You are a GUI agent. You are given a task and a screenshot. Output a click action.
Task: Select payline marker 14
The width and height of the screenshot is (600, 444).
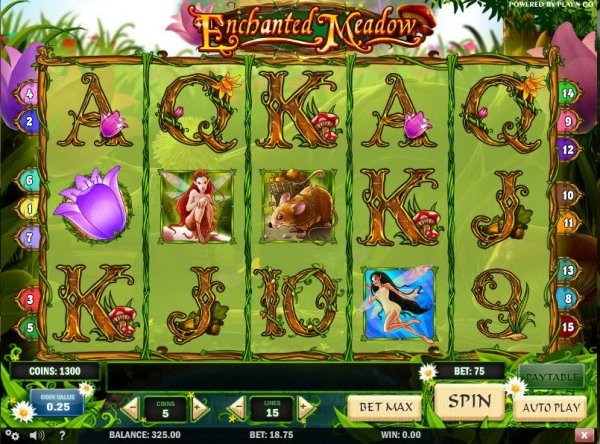(567, 95)
